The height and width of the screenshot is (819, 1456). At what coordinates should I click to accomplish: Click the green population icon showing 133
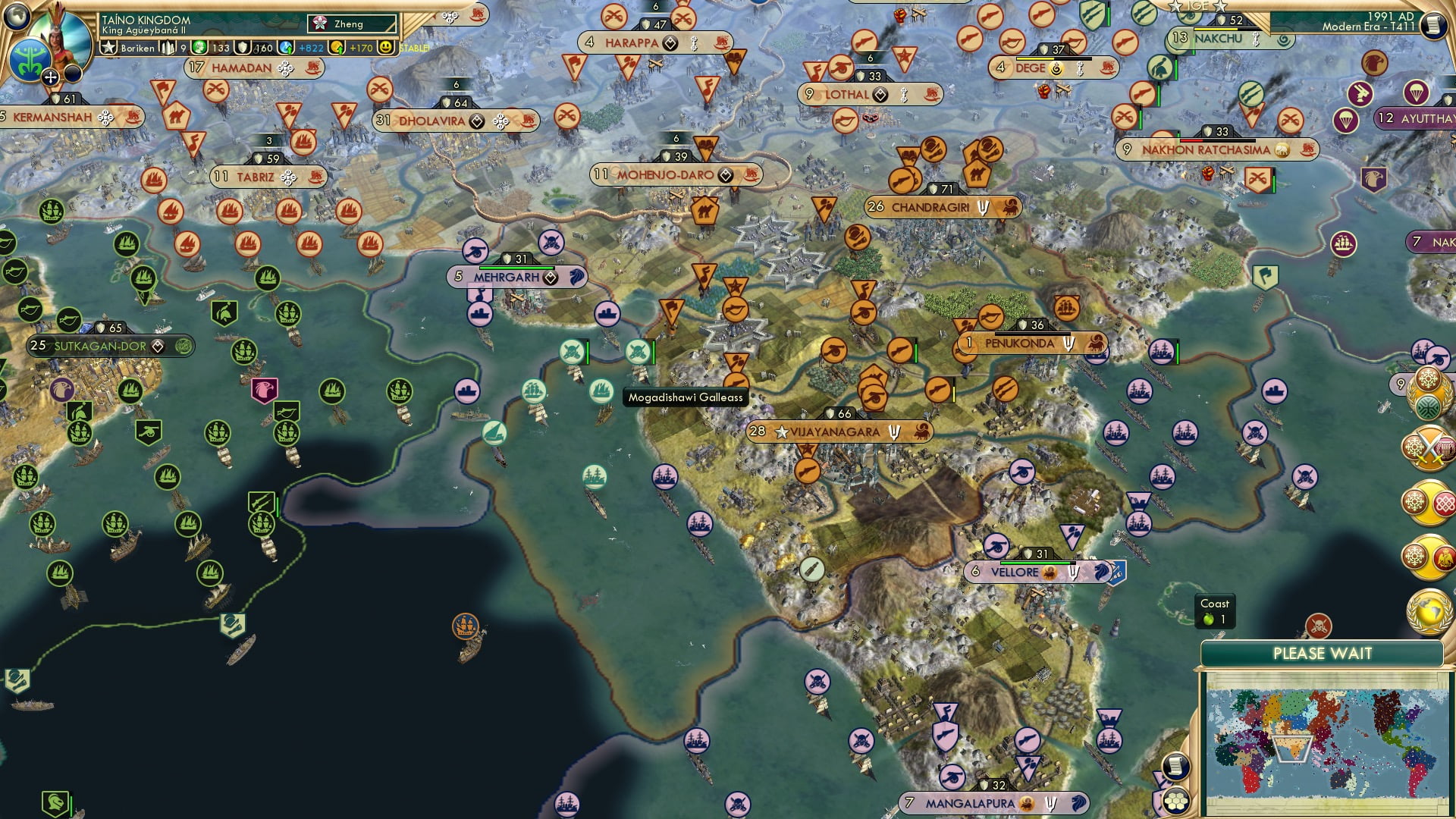click(199, 49)
